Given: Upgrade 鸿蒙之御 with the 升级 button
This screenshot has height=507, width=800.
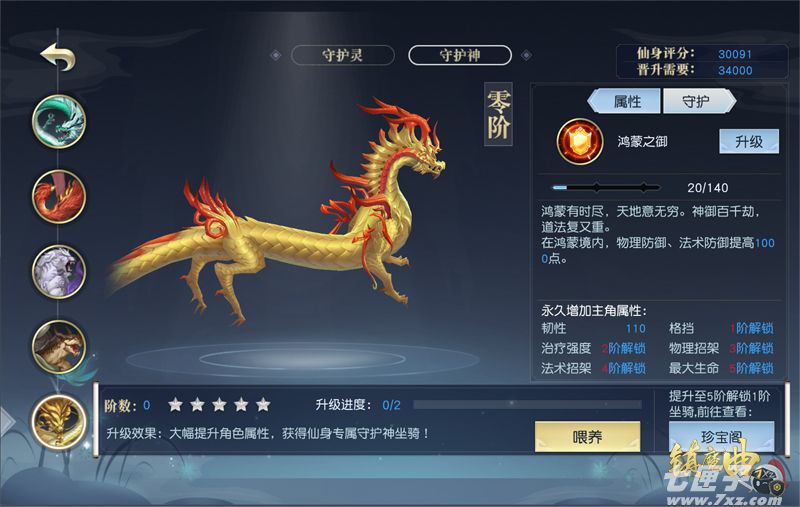Looking at the screenshot, I should coord(749,141).
